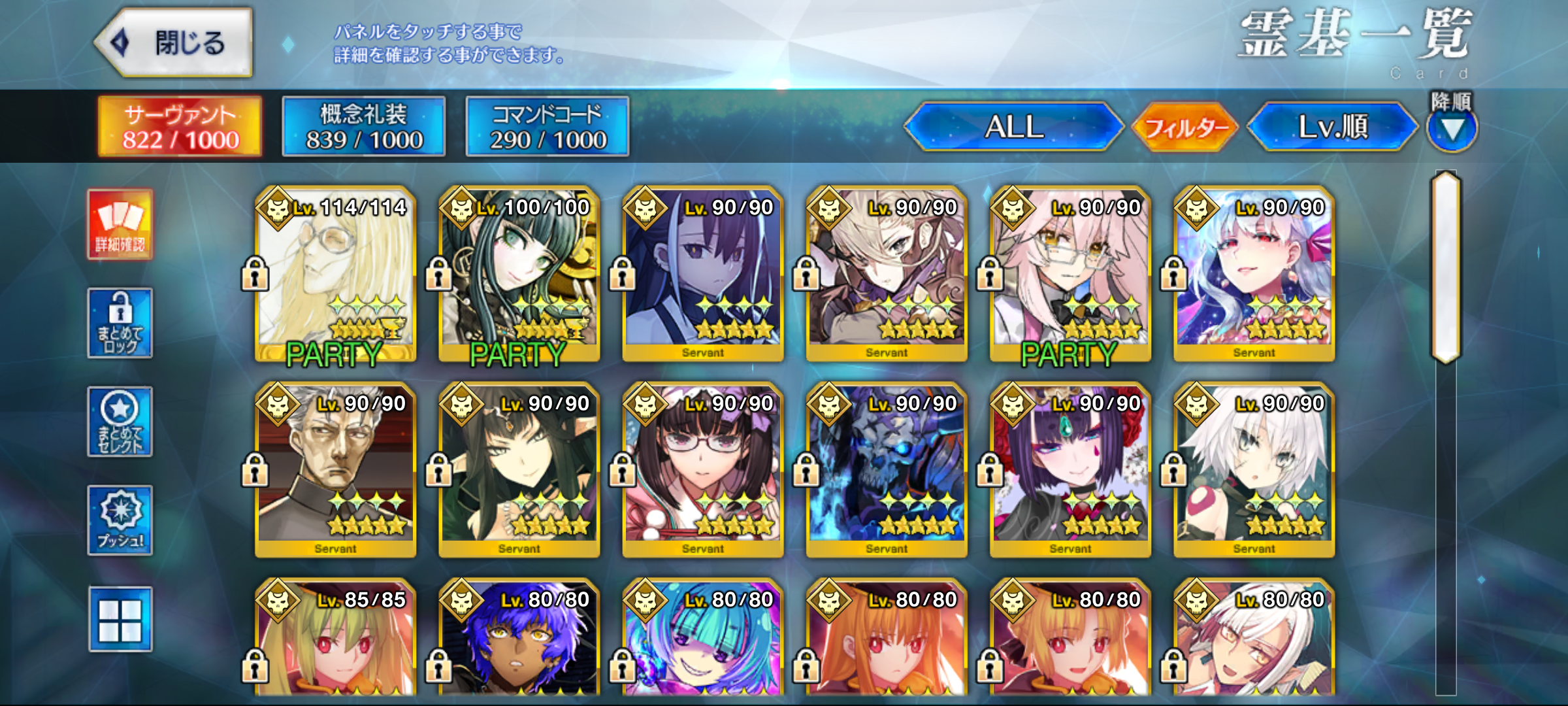Image resolution: width=1568 pixels, height=706 pixels.
Task: Open the 概念礼装 tab
Action: tap(364, 127)
